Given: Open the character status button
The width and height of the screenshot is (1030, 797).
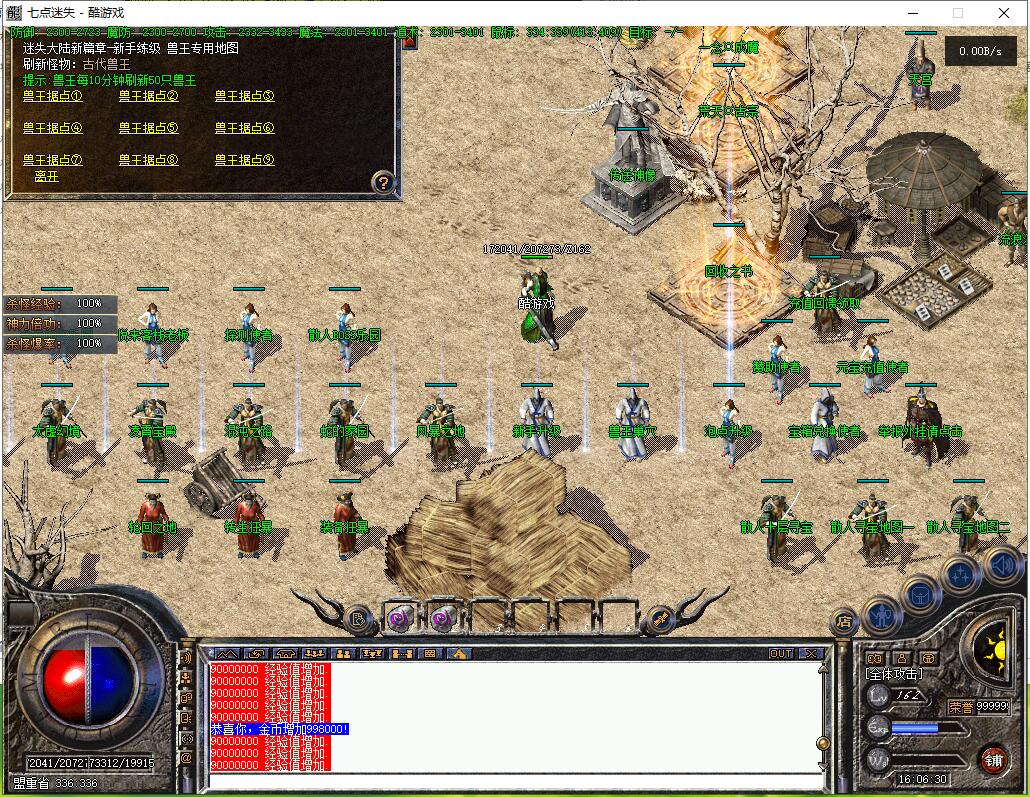Looking at the screenshot, I should pos(883,614).
